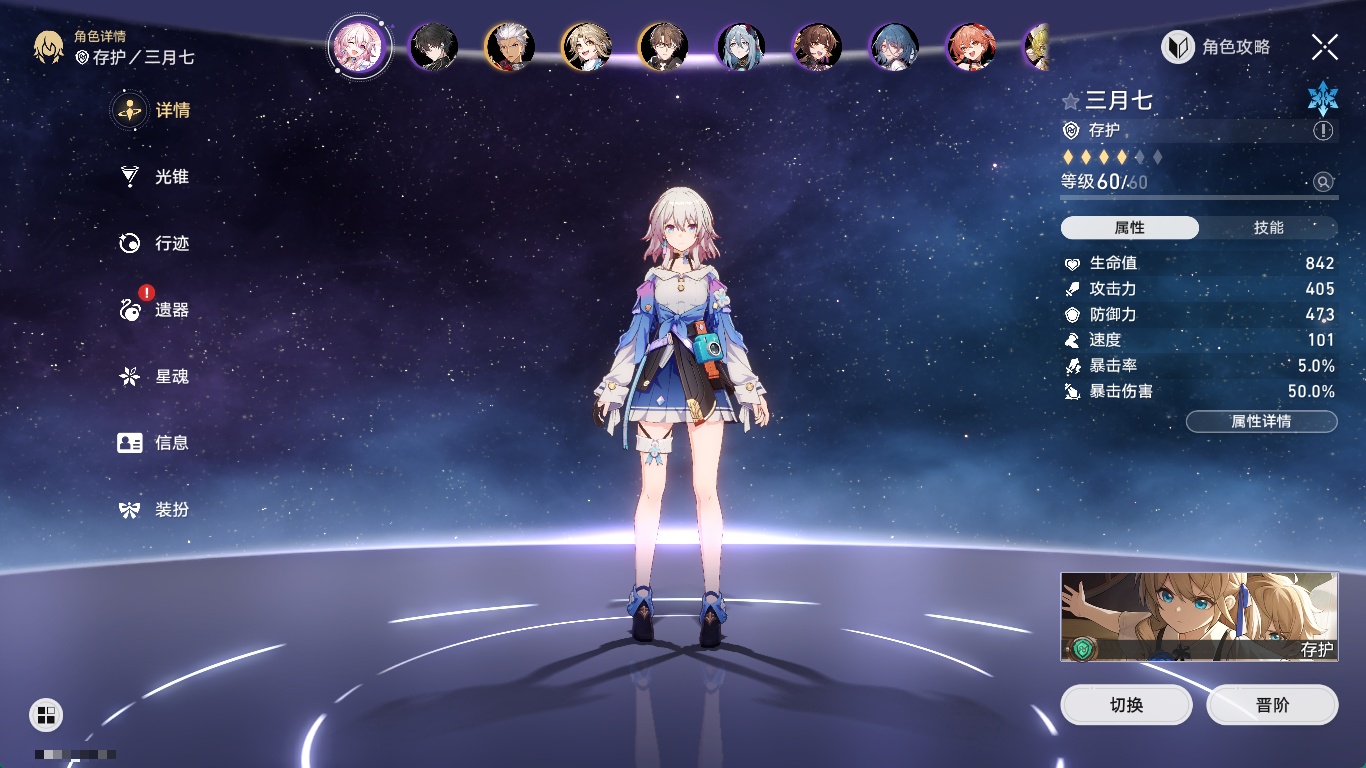Select the 行迹 traces menu entry
Image resolution: width=1366 pixels, height=768 pixels.
(x=154, y=244)
